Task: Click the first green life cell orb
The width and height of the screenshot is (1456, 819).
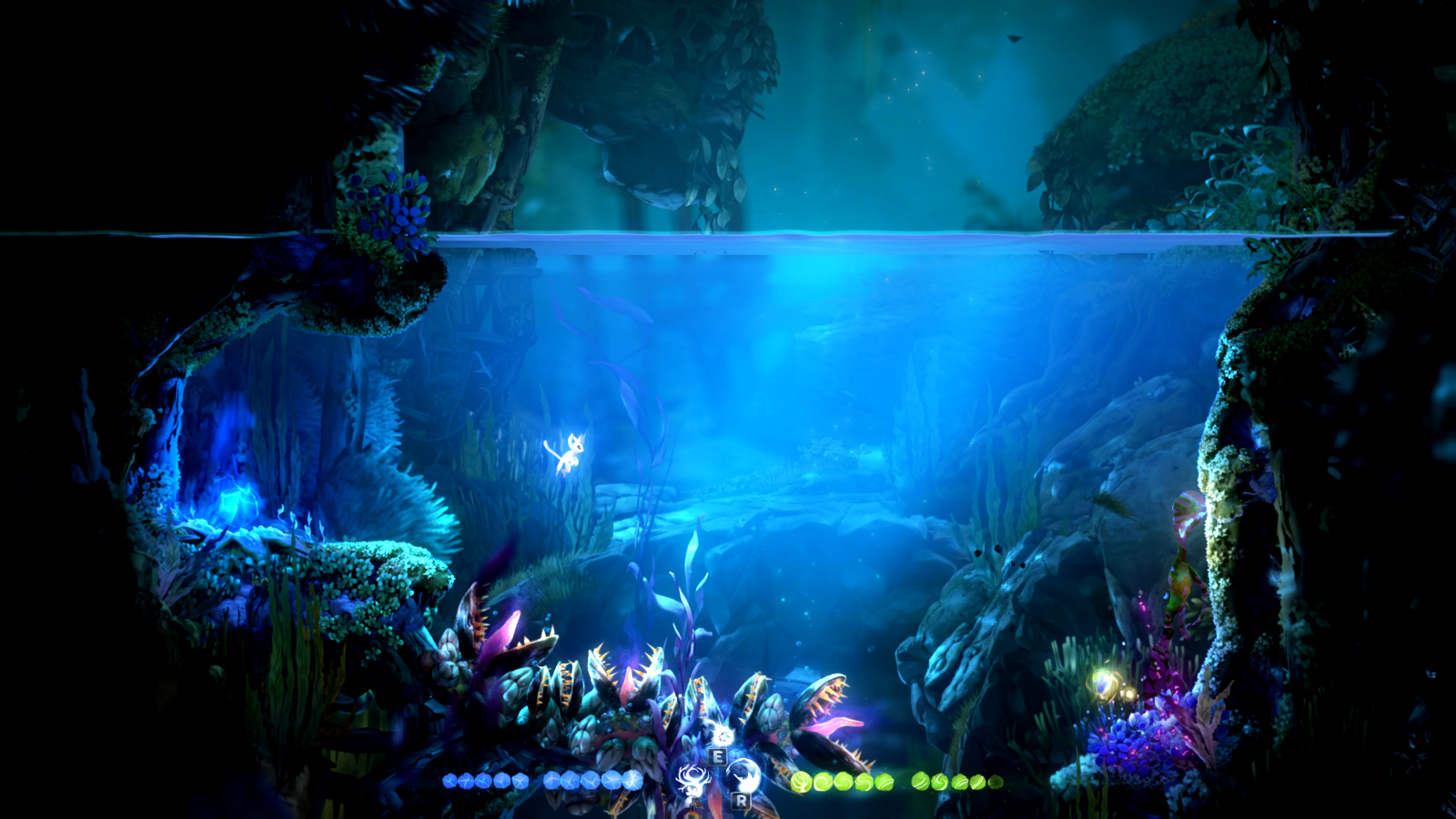Action: (x=803, y=783)
